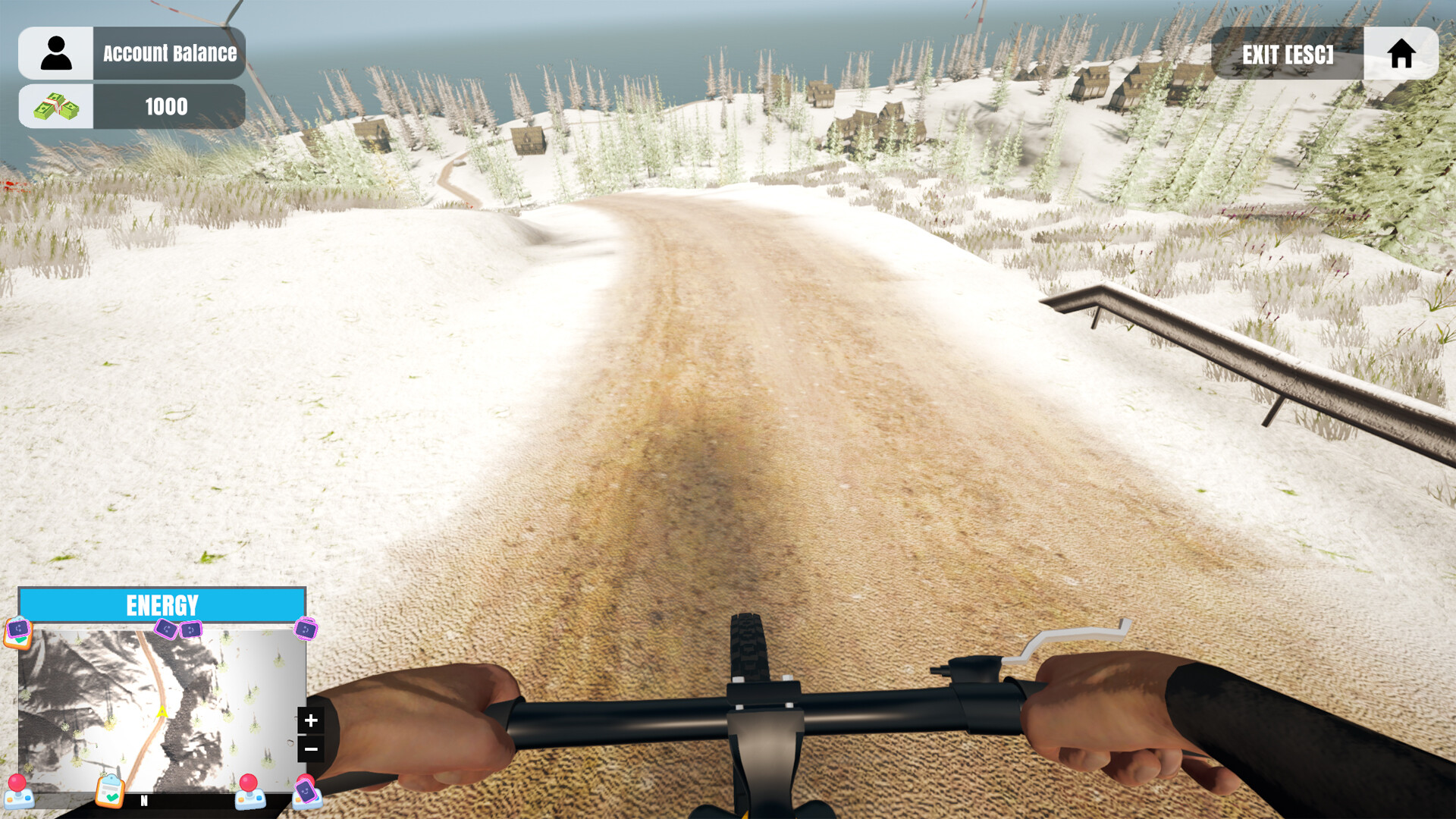The width and height of the screenshot is (1456, 819).
Task: Click the yellow player arrow on the minimap
Action: pos(162,713)
